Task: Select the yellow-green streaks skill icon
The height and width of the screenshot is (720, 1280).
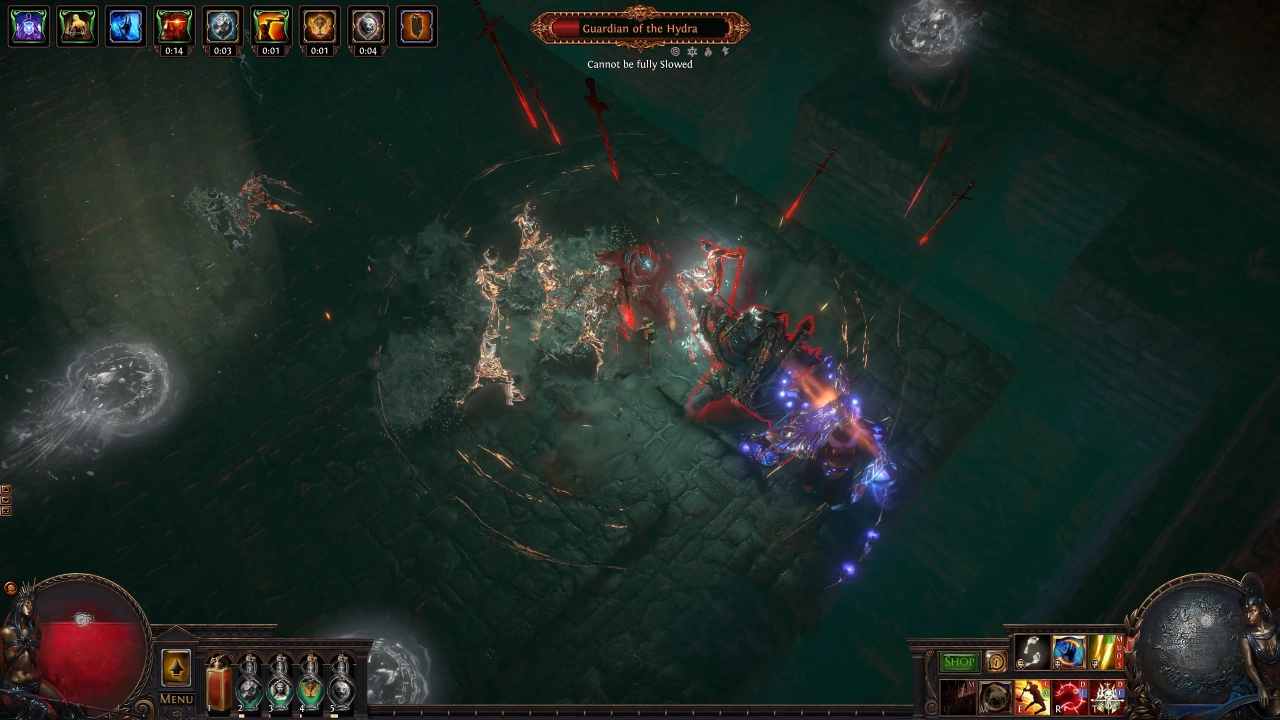Action: [1105, 652]
